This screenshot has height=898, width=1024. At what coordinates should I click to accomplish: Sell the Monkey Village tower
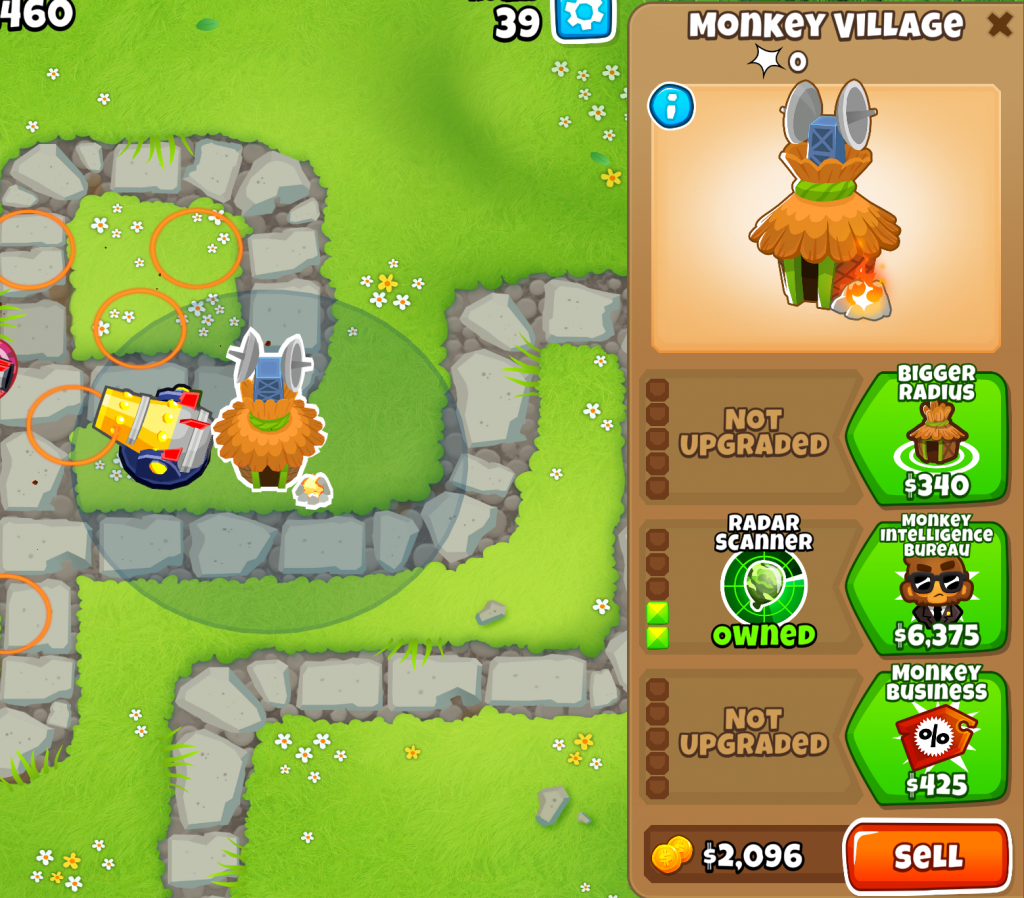coord(927,856)
